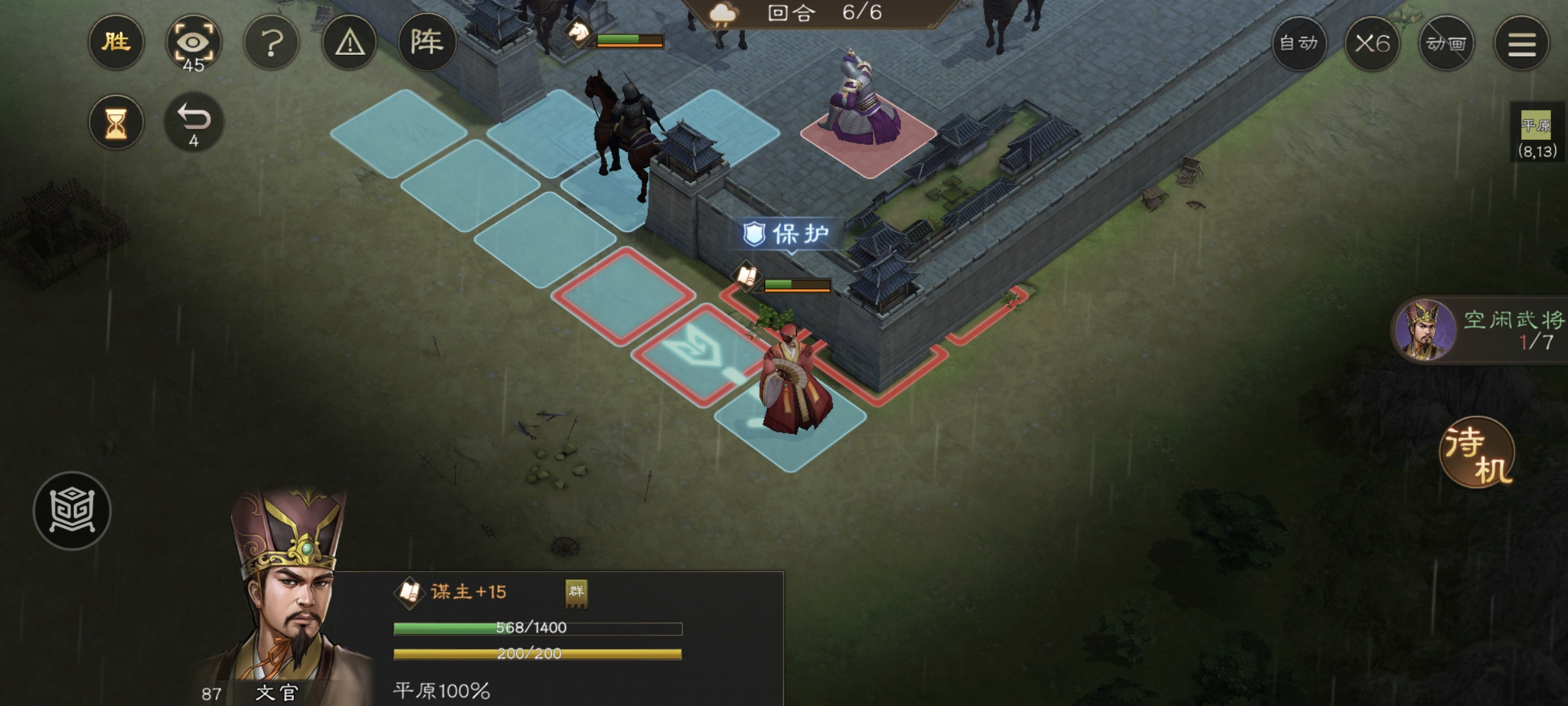This screenshot has width=1568, height=706.
Task: Tap the 保护 protect label above the unit
Action: click(x=789, y=233)
